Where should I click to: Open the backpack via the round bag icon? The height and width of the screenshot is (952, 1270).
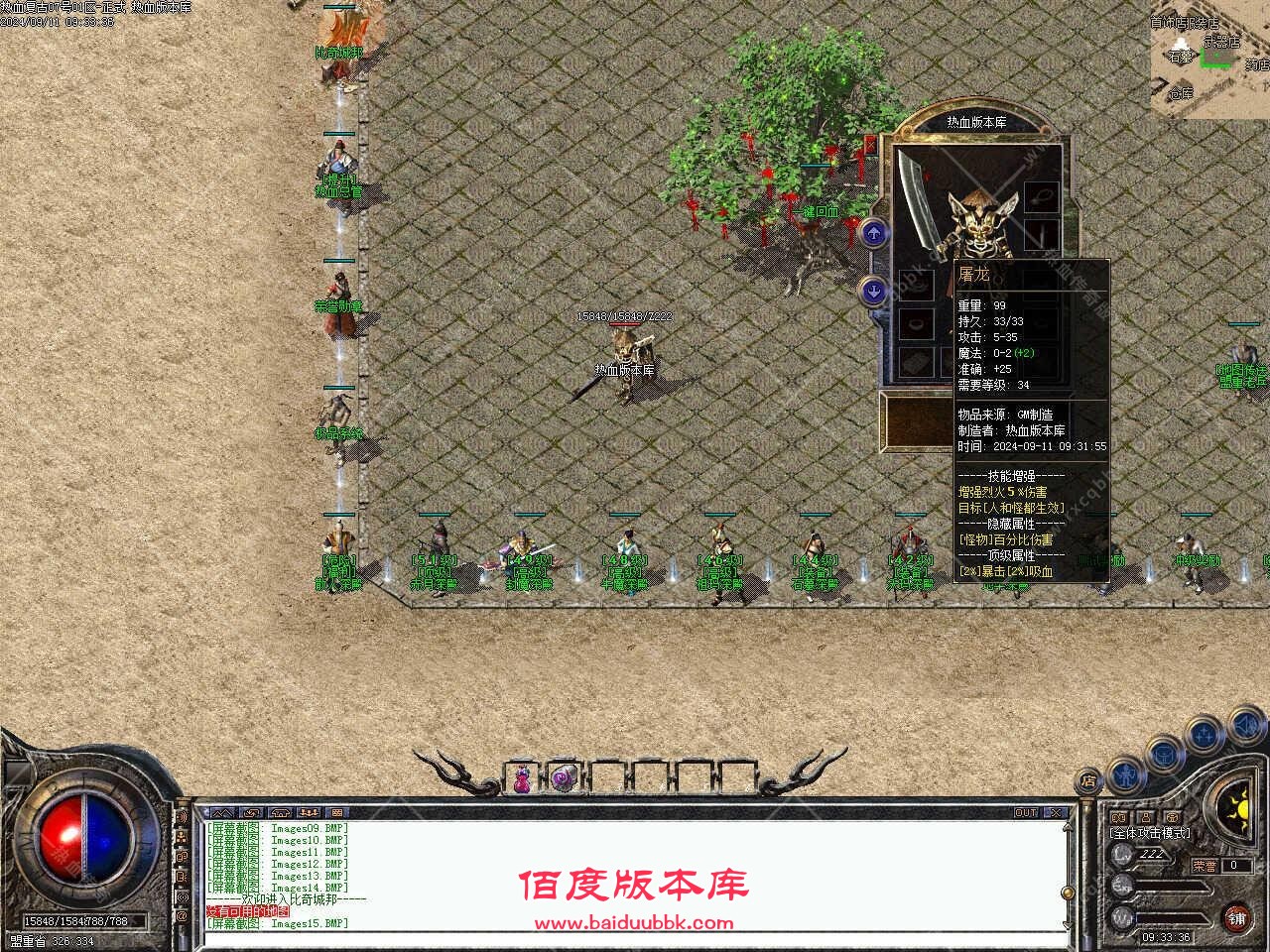1163,755
